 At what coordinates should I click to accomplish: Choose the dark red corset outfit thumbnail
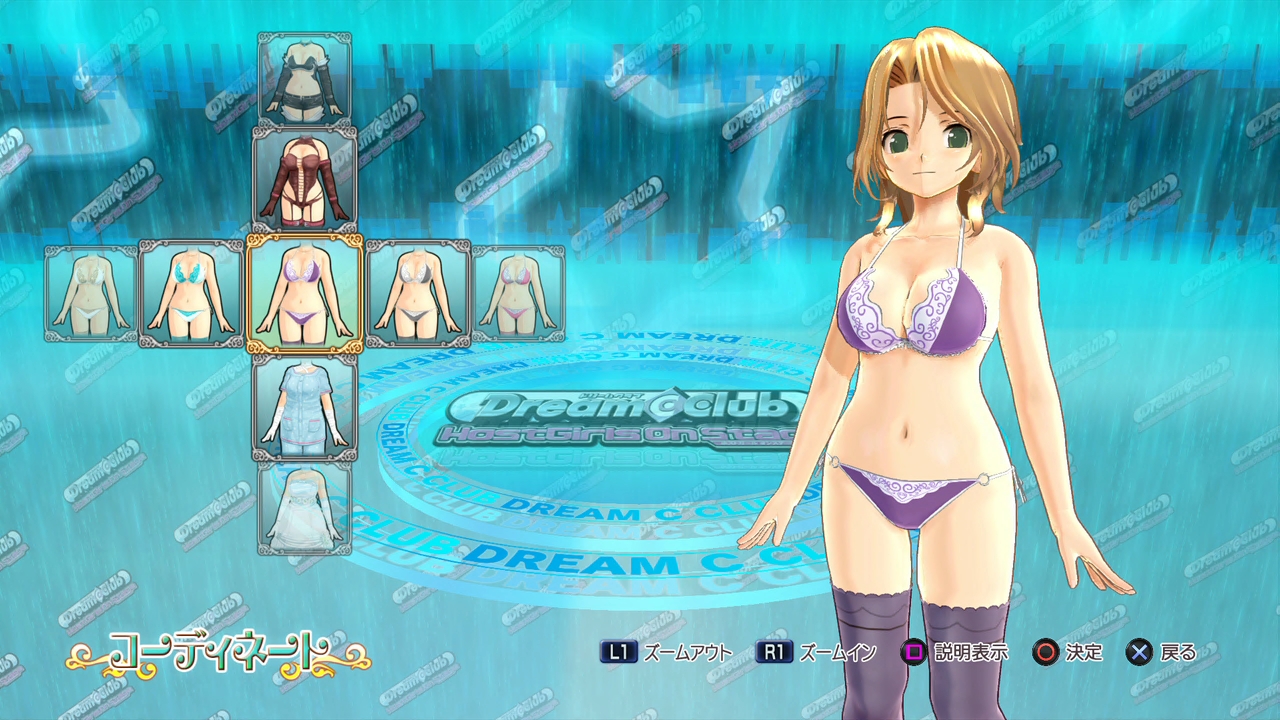(x=305, y=179)
